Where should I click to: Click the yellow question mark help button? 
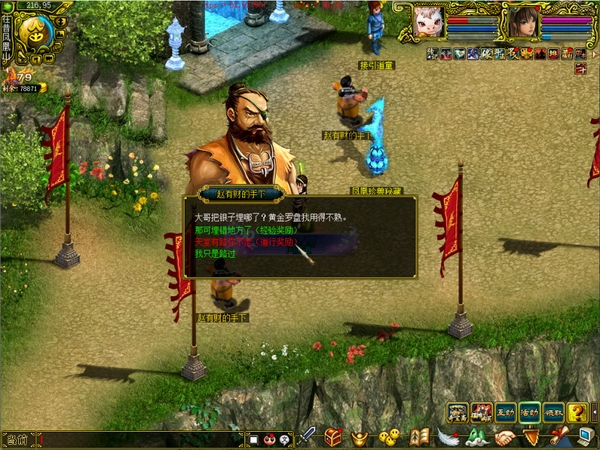(578, 412)
